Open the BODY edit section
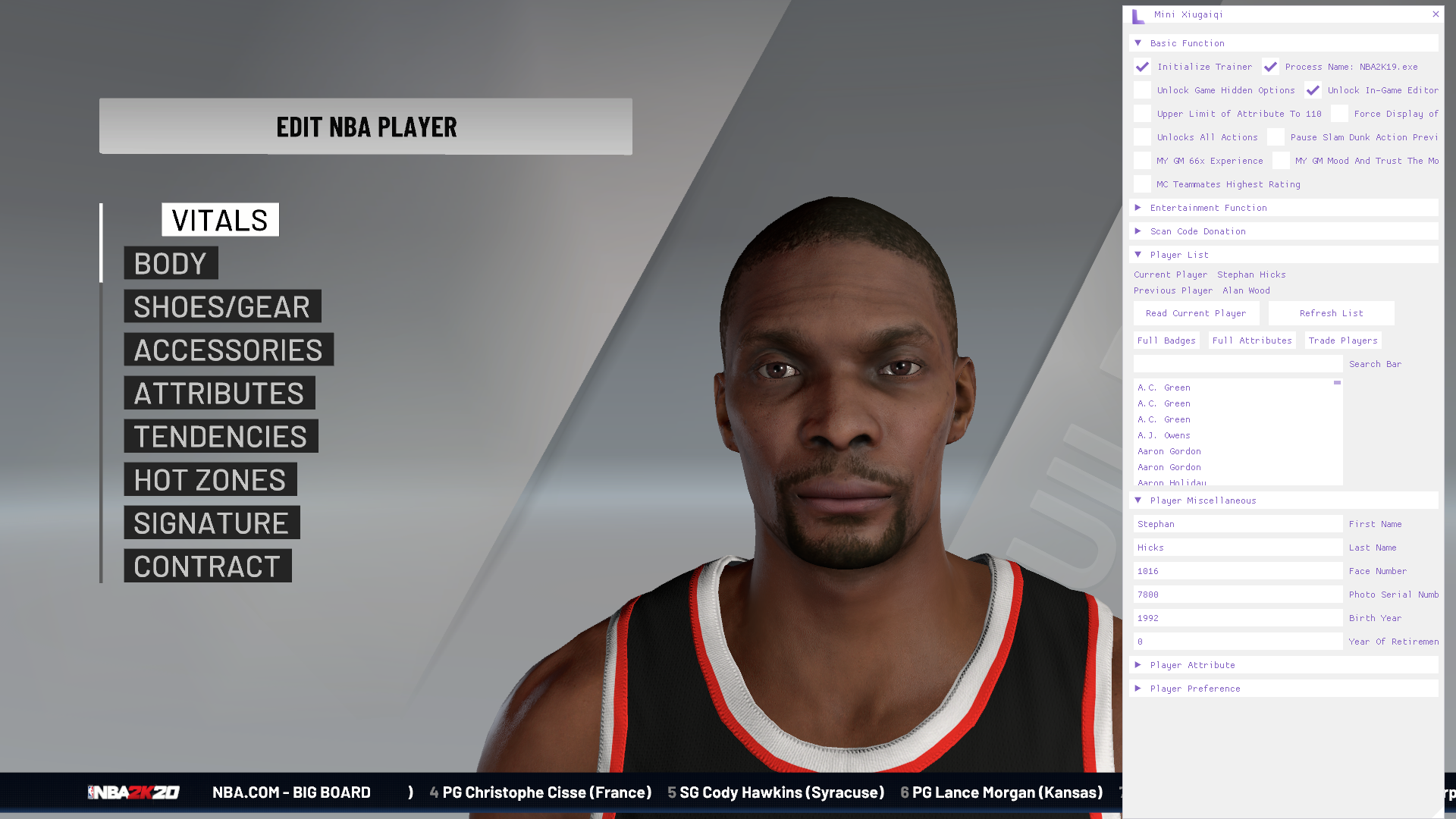This screenshot has height=819, width=1456. click(171, 263)
